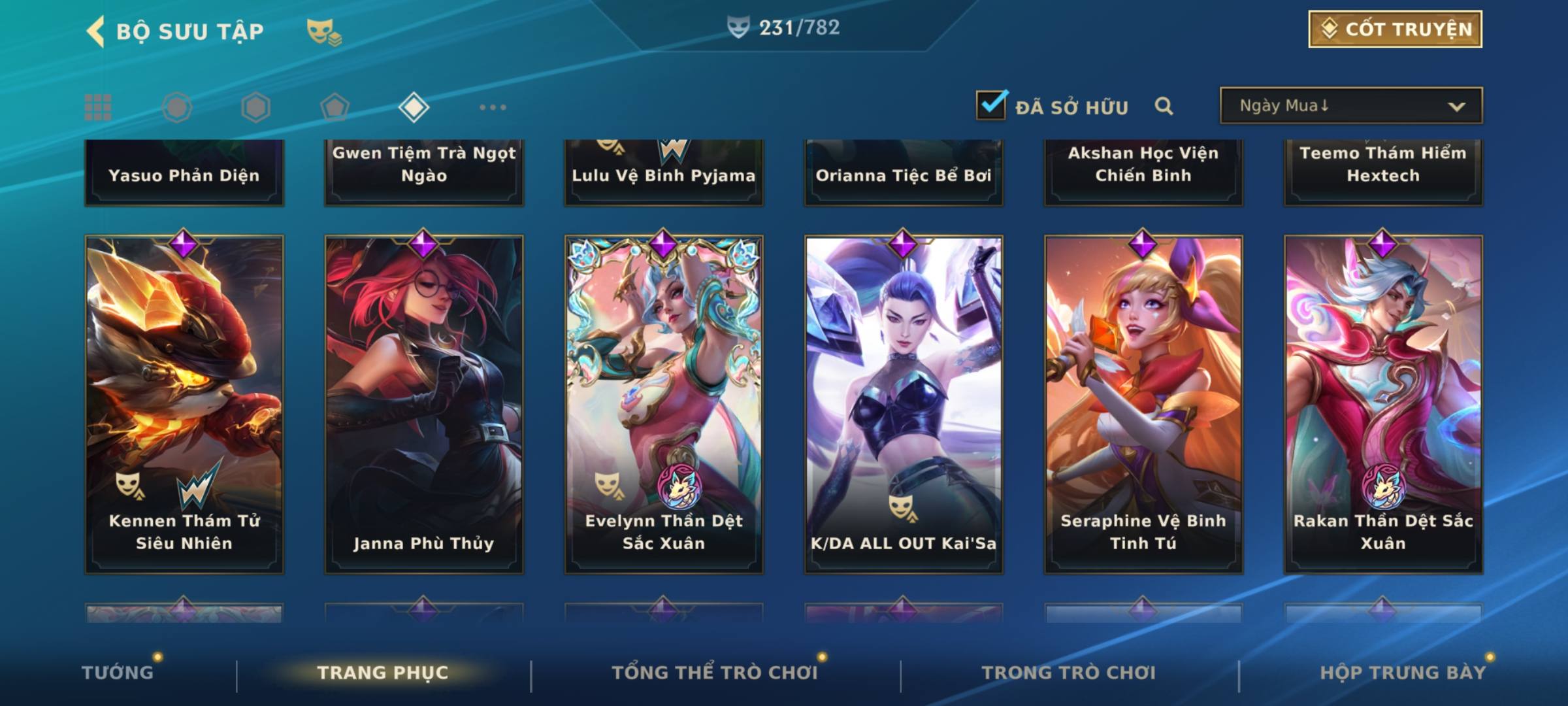
Task: Click the golden masks icon near title
Action: tap(323, 32)
